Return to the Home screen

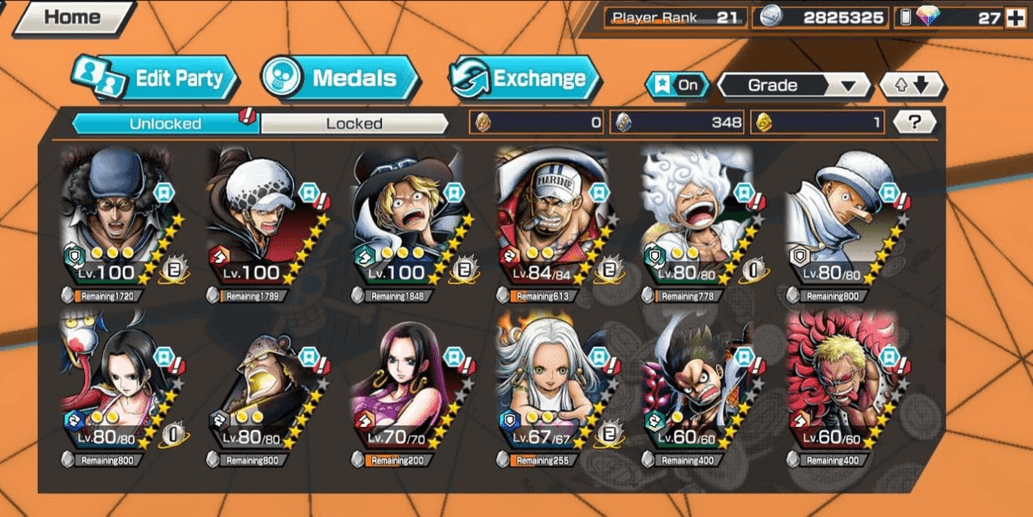[x=70, y=17]
